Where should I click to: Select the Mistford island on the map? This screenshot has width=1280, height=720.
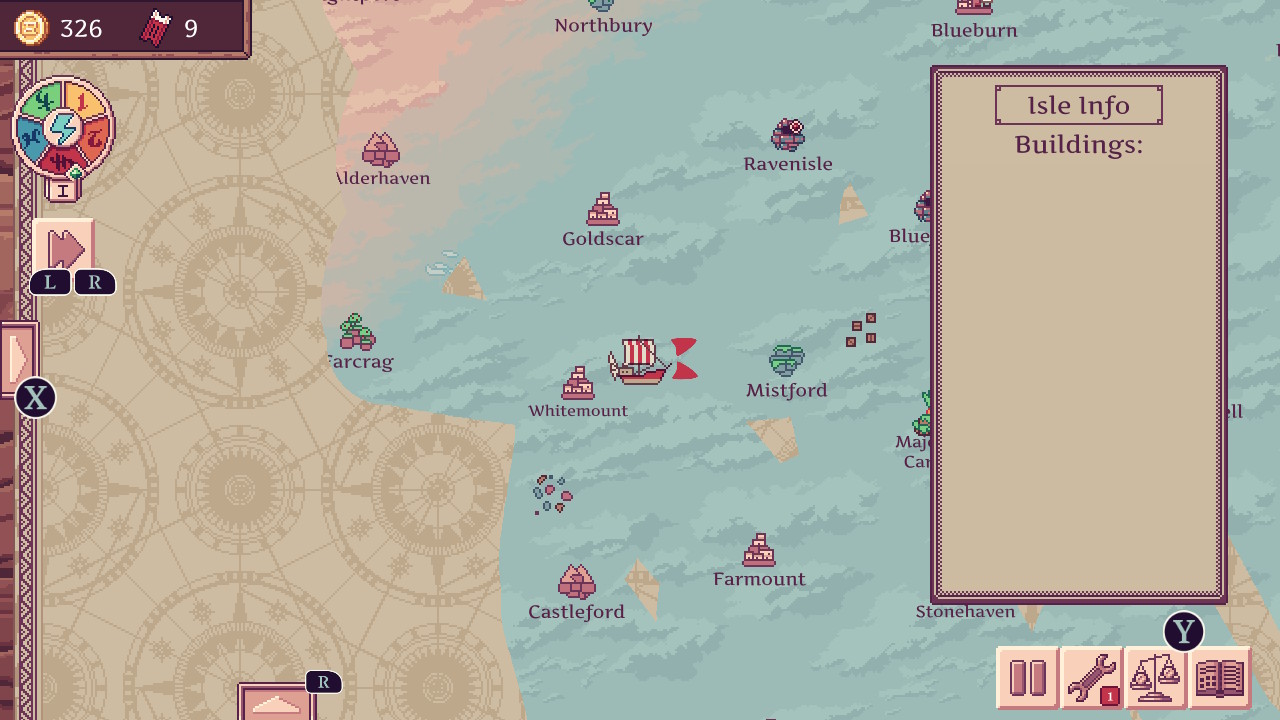click(x=786, y=360)
